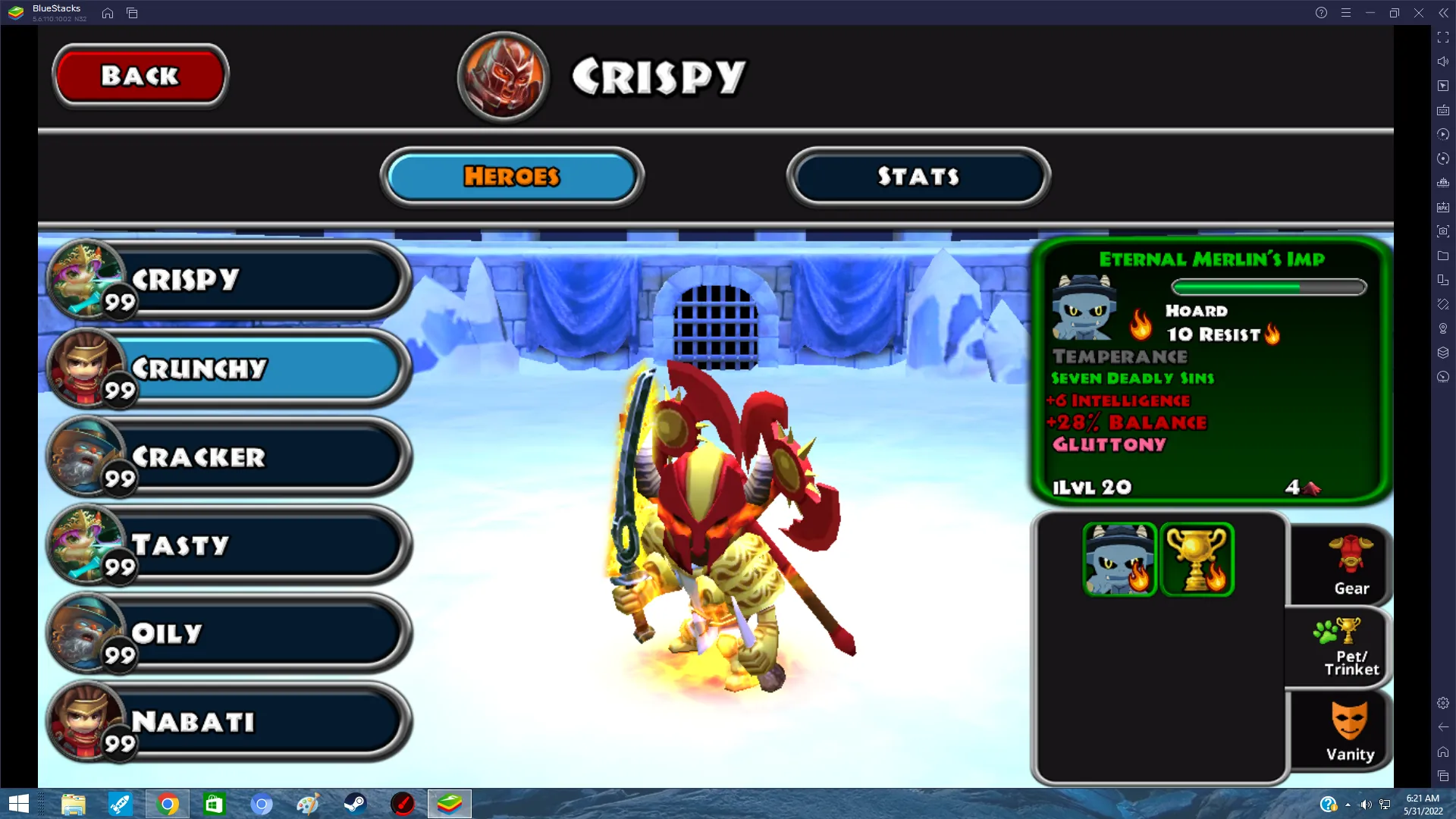The width and height of the screenshot is (1456, 819).
Task: Choose the Crunchy hero entry
Action: coord(227,369)
